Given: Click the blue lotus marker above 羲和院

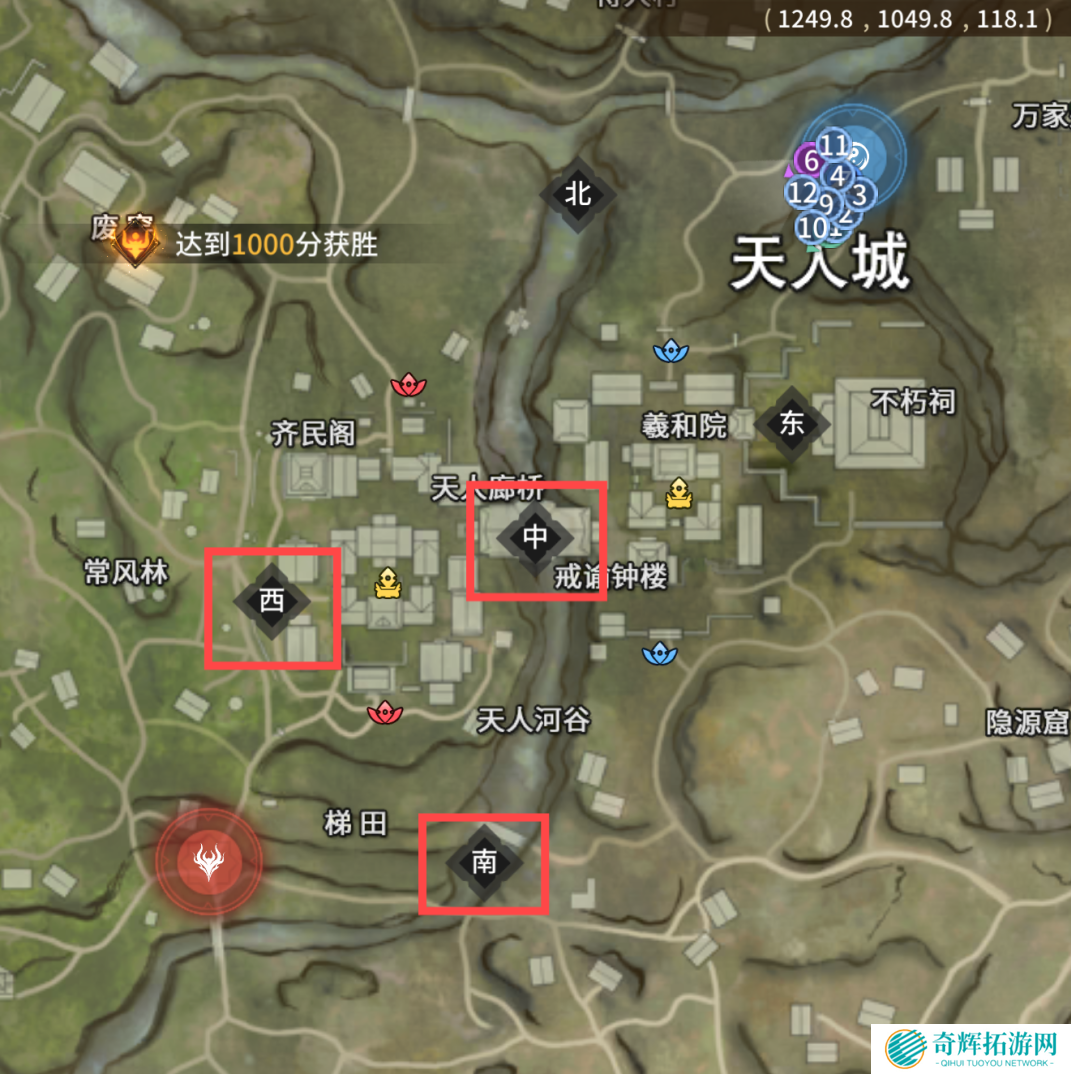Looking at the screenshot, I should [x=669, y=350].
